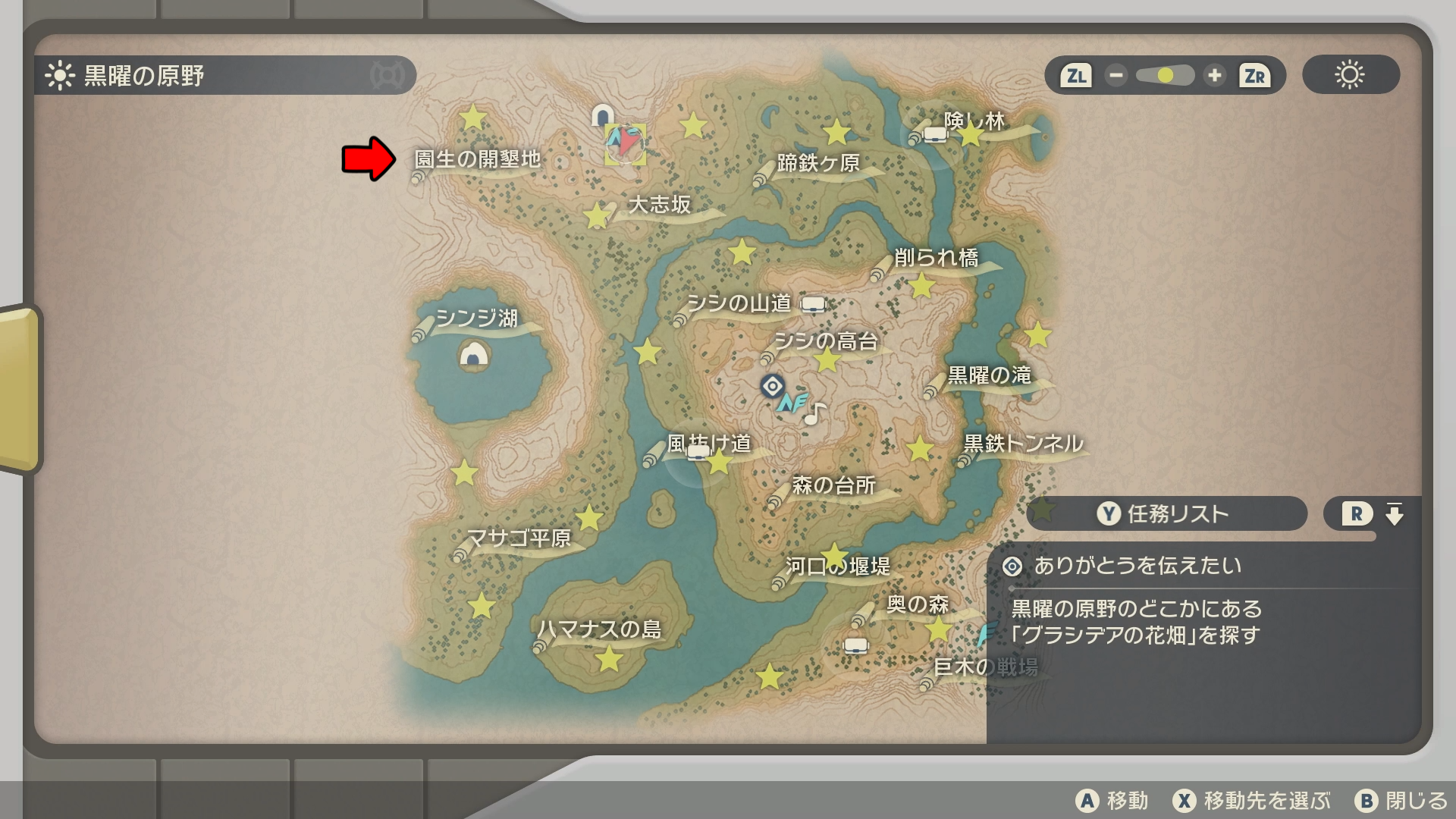Click the mission objective target marker

772,386
